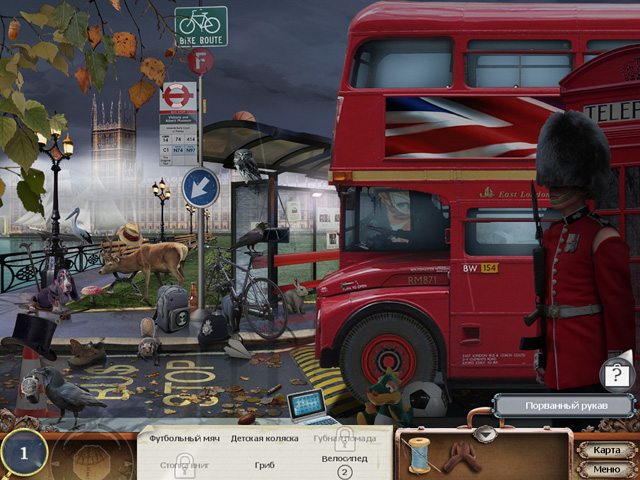Toggle the inventory panel arrow clasp

click(485, 432)
